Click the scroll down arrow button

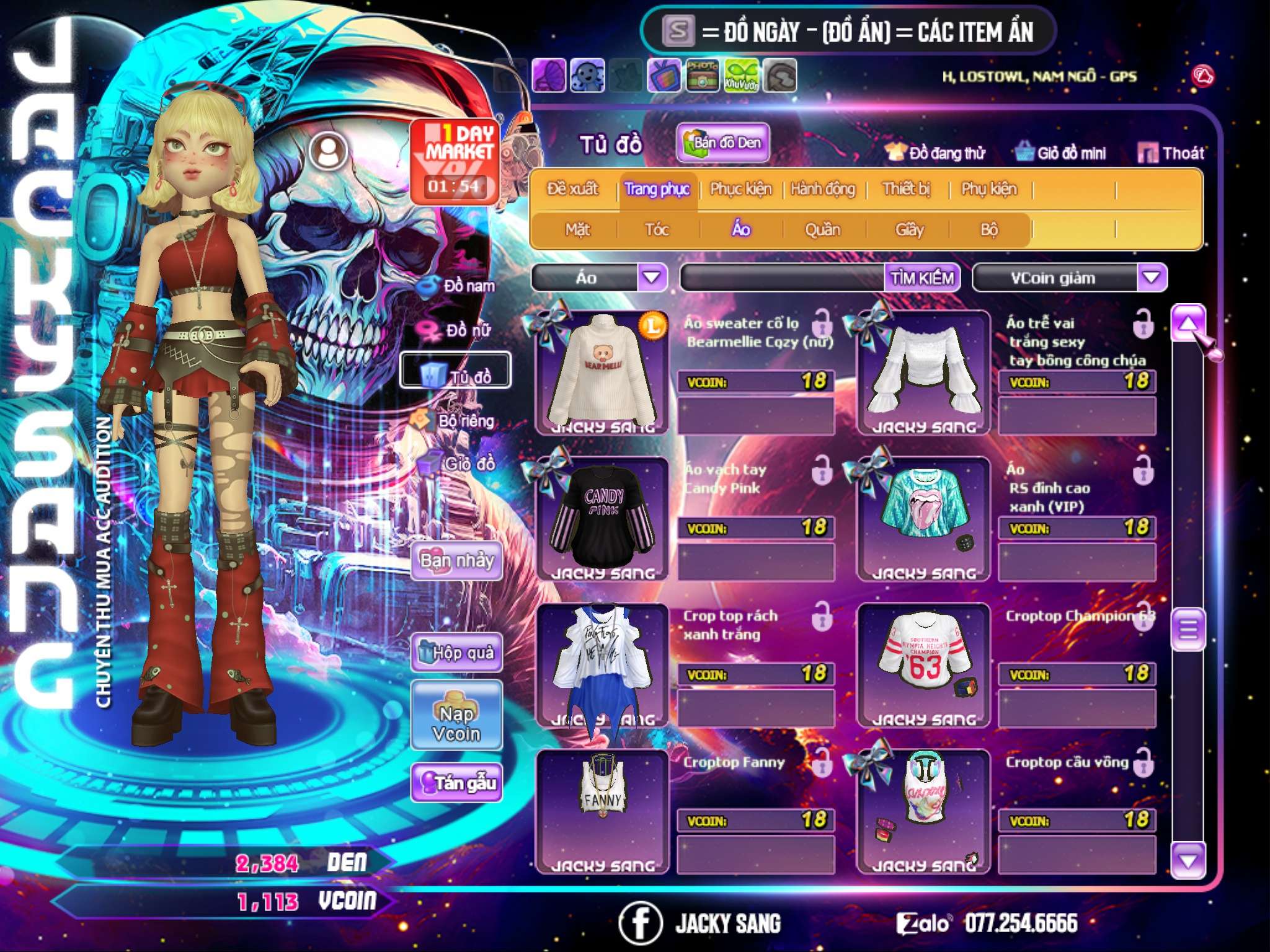click(1188, 860)
